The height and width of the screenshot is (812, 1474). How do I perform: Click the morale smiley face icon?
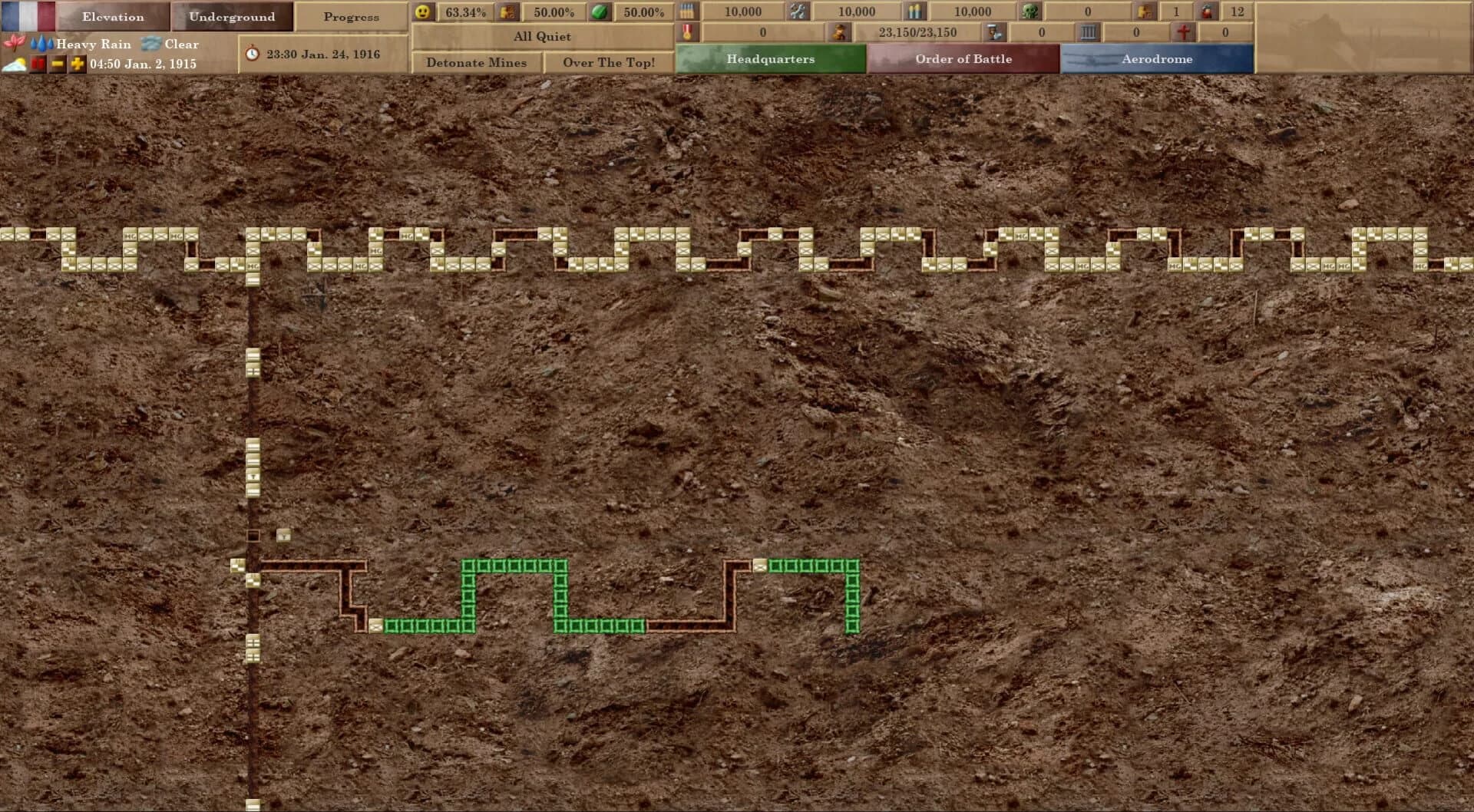(422, 12)
